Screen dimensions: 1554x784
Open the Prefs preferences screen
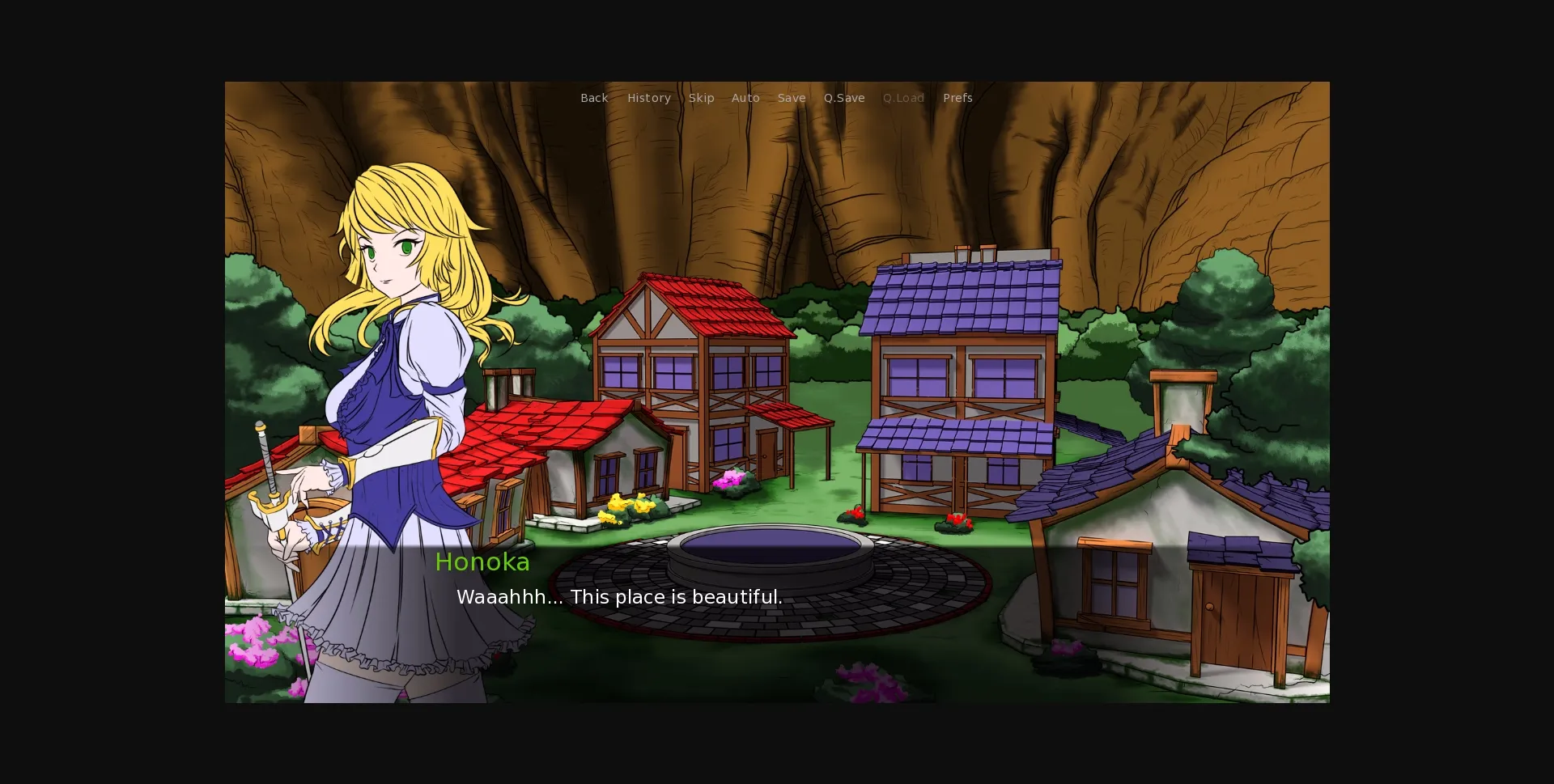pos(957,98)
